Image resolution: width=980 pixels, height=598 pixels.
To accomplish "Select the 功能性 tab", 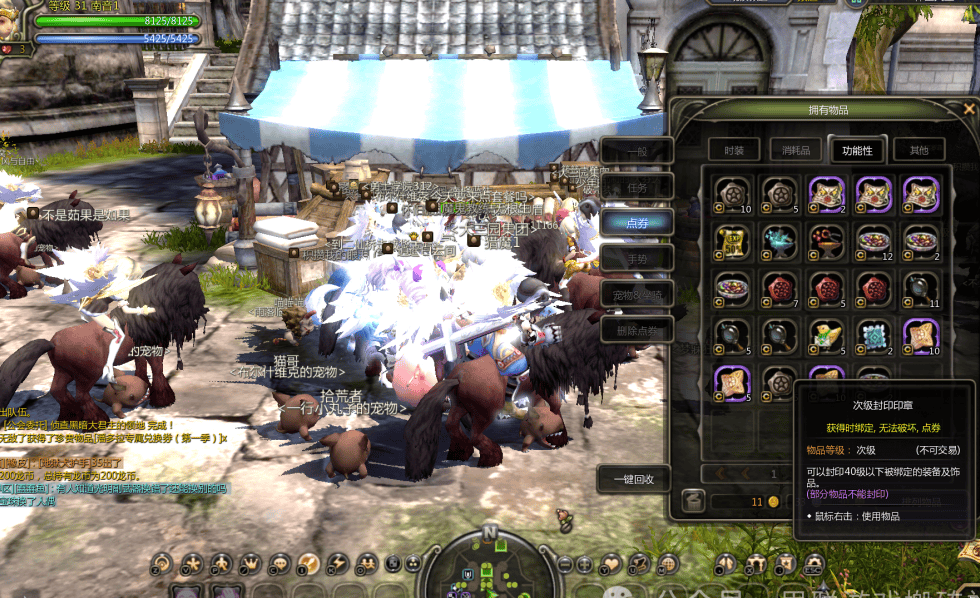I will pyautogui.click(x=857, y=150).
